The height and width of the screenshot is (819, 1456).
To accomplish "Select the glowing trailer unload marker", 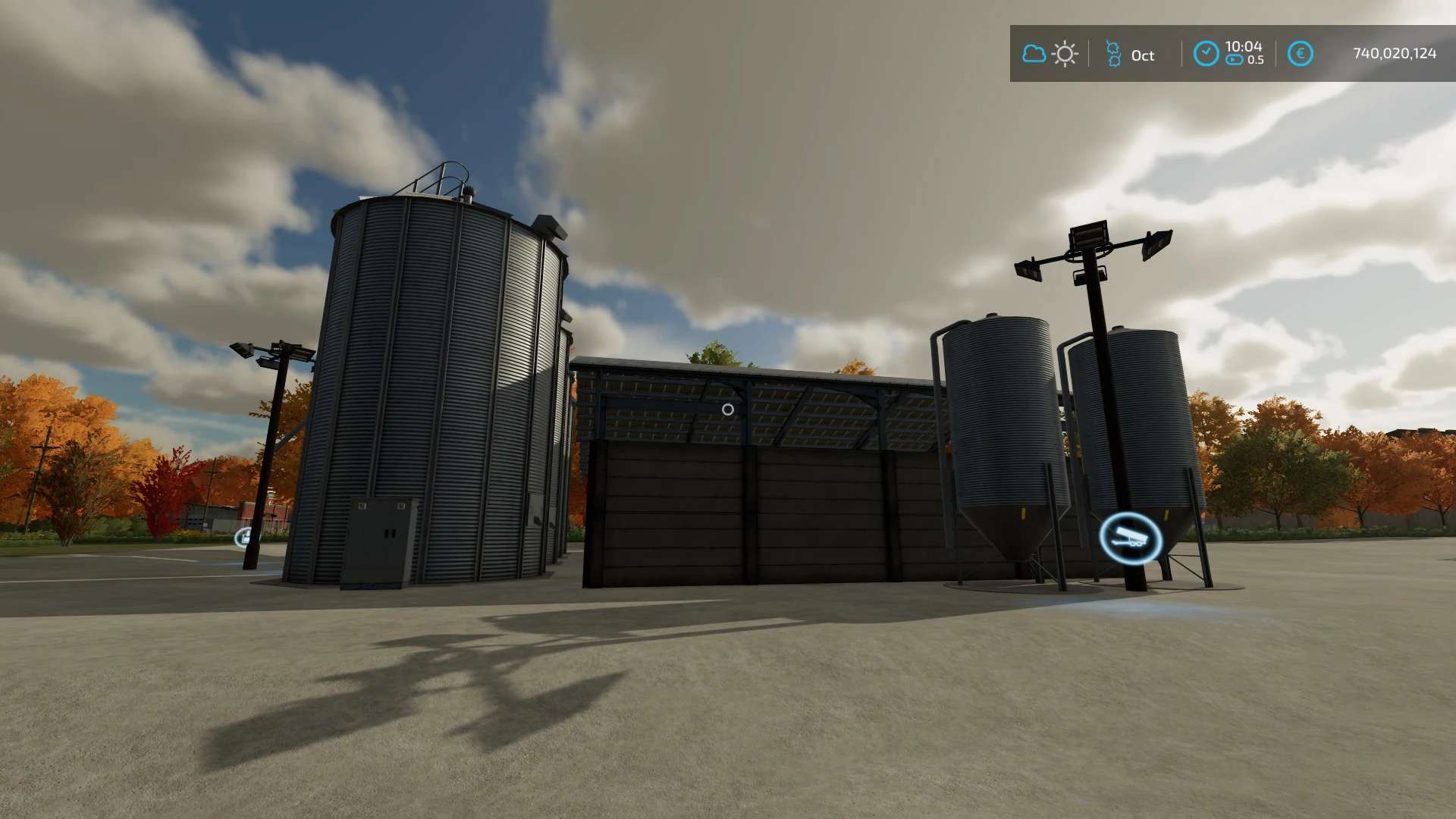I will tap(1130, 538).
